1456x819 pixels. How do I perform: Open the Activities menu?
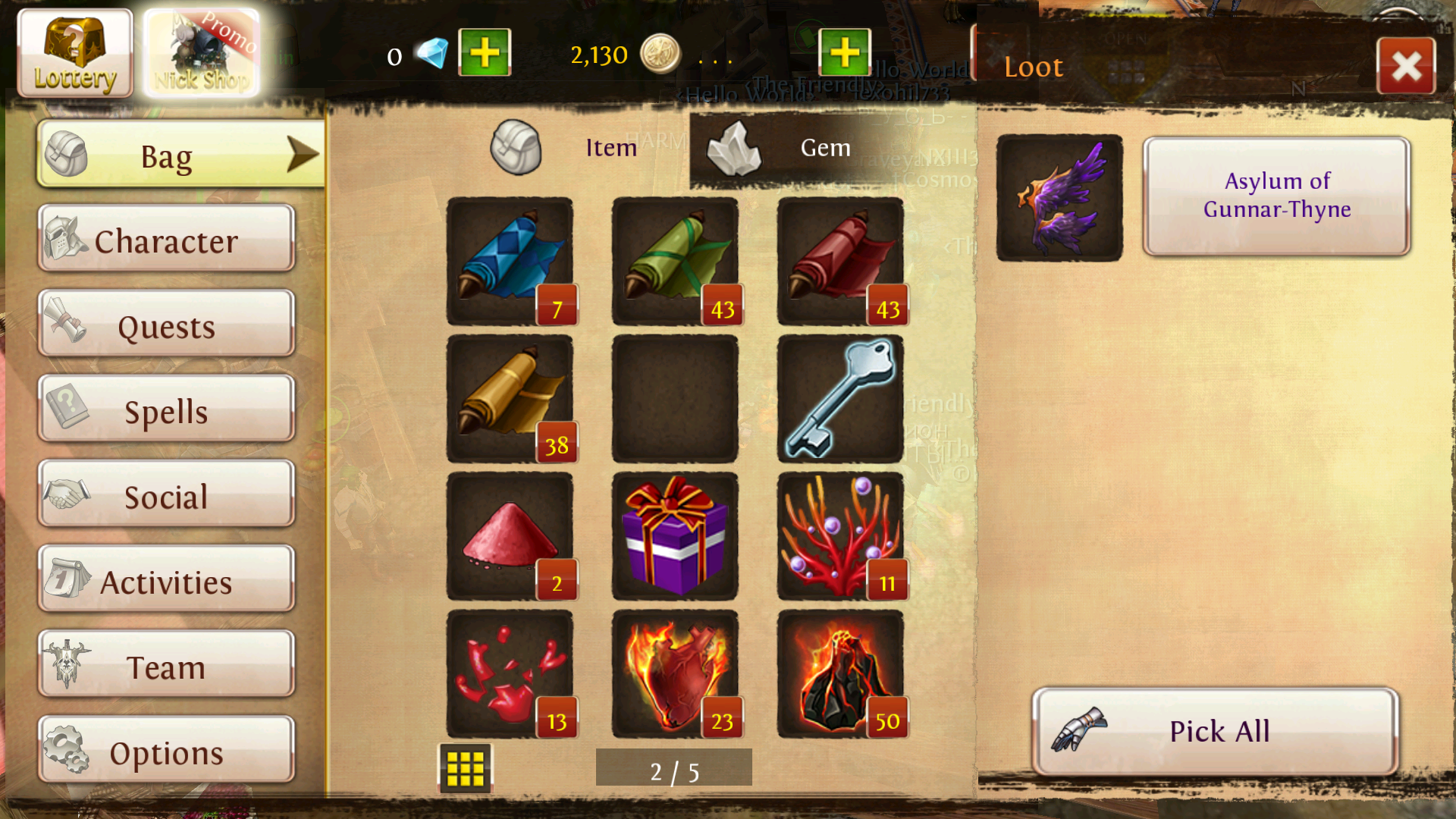[166, 581]
